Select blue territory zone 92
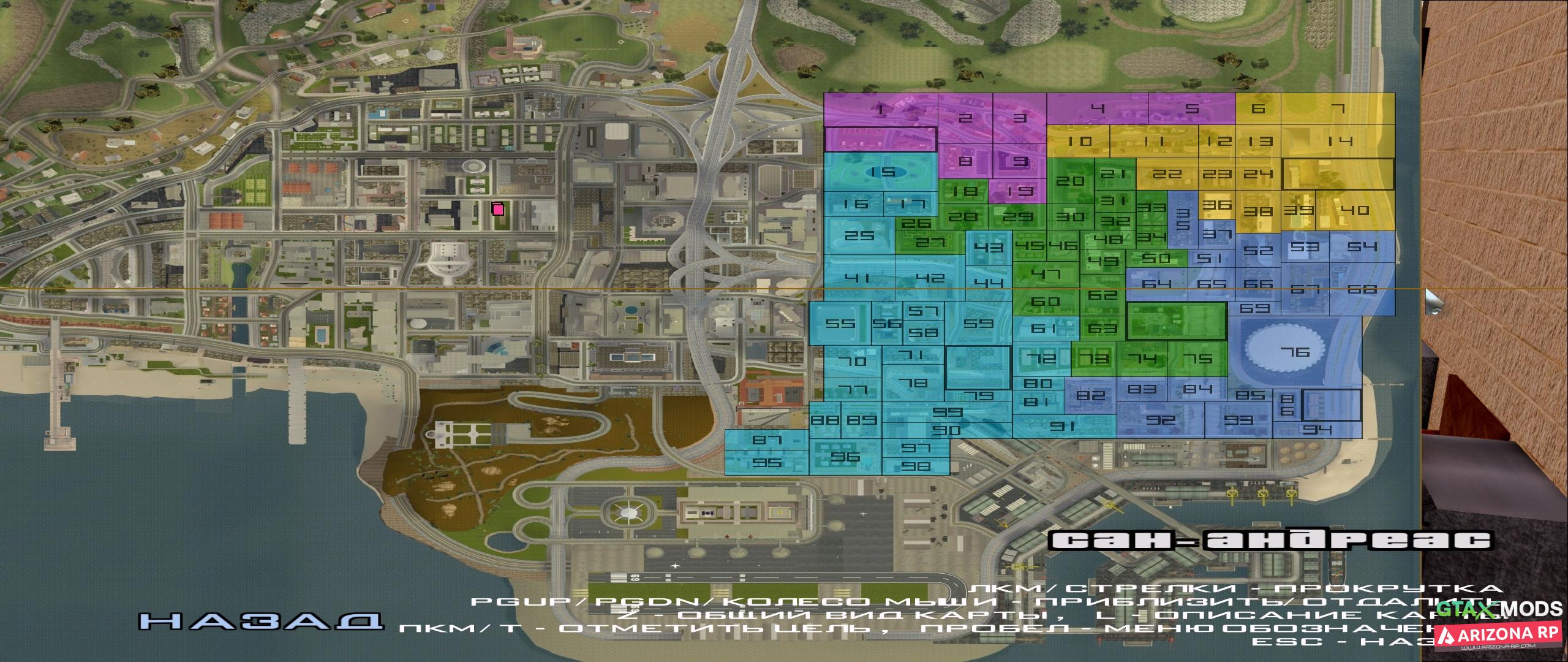The height and width of the screenshot is (662, 1568). (x=1161, y=420)
